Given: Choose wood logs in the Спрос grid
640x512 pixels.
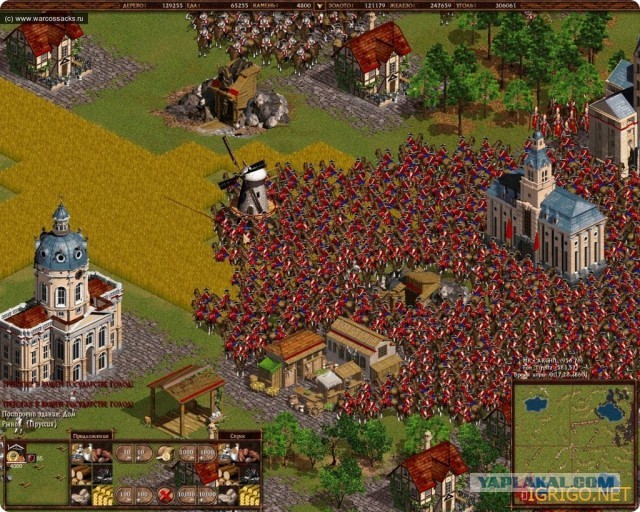Looking at the screenshot, I should [228, 474].
